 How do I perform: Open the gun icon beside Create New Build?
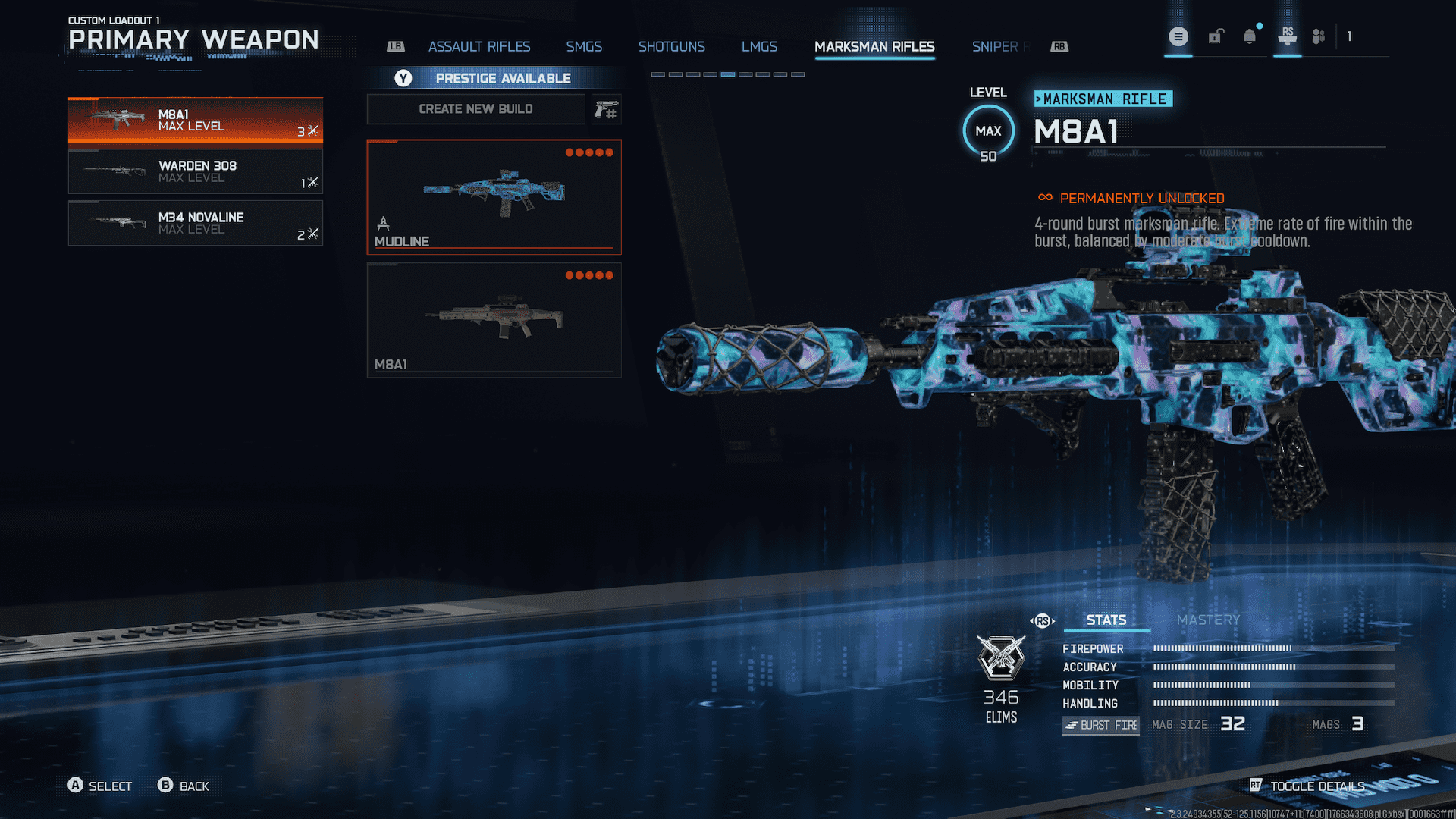pos(606,109)
